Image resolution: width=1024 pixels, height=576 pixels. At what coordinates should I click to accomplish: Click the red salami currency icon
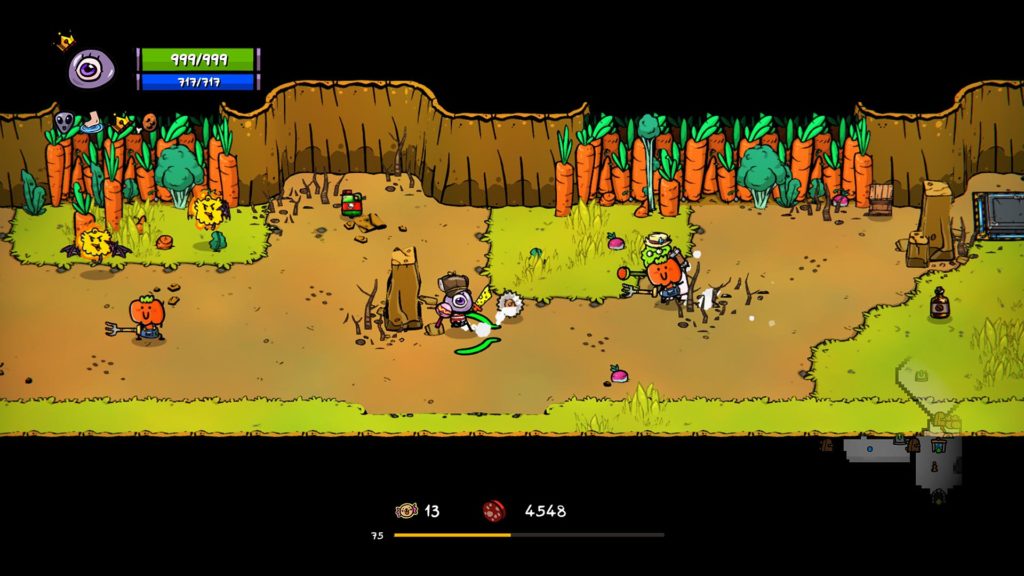[x=494, y=511]
